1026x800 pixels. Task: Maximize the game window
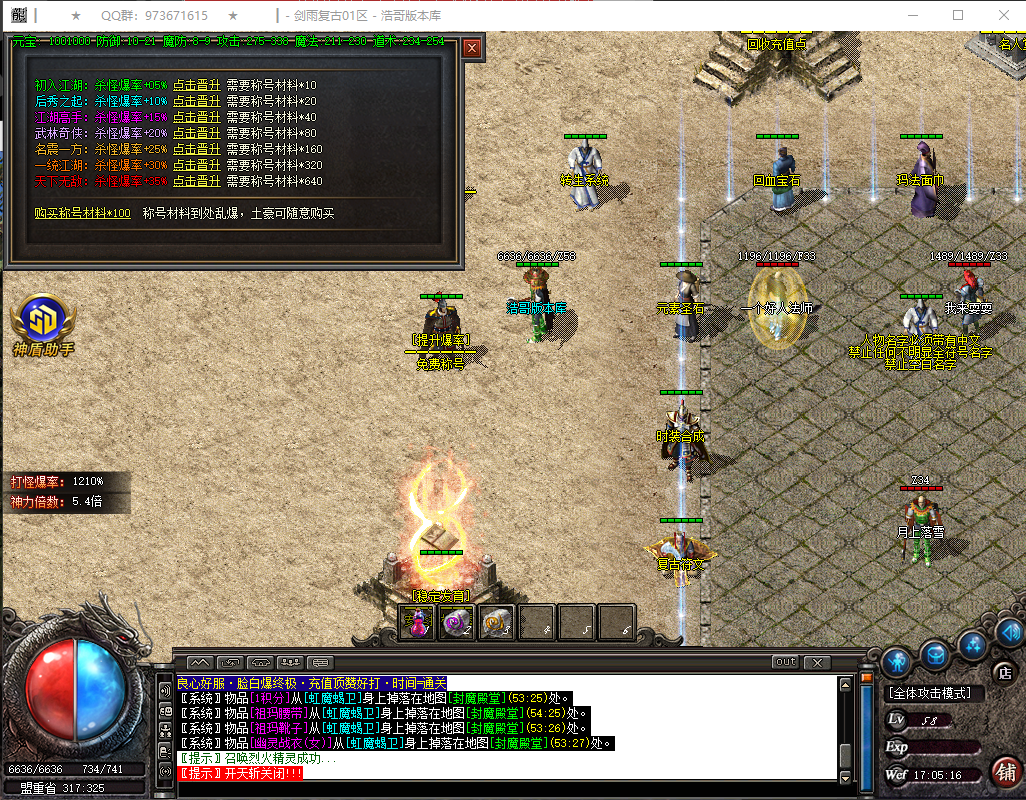(958, 16)
